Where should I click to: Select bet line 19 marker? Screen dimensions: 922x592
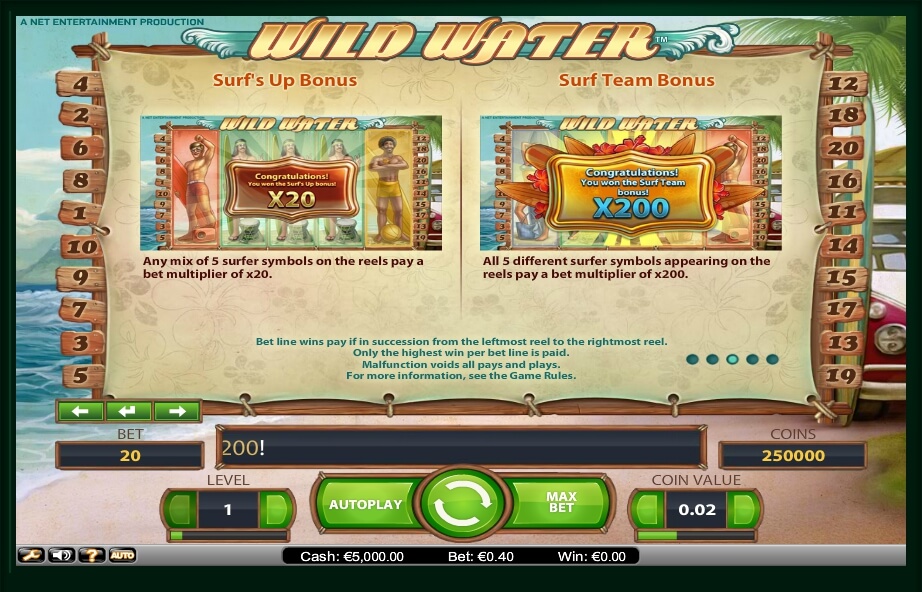click(x=845, y=376)
